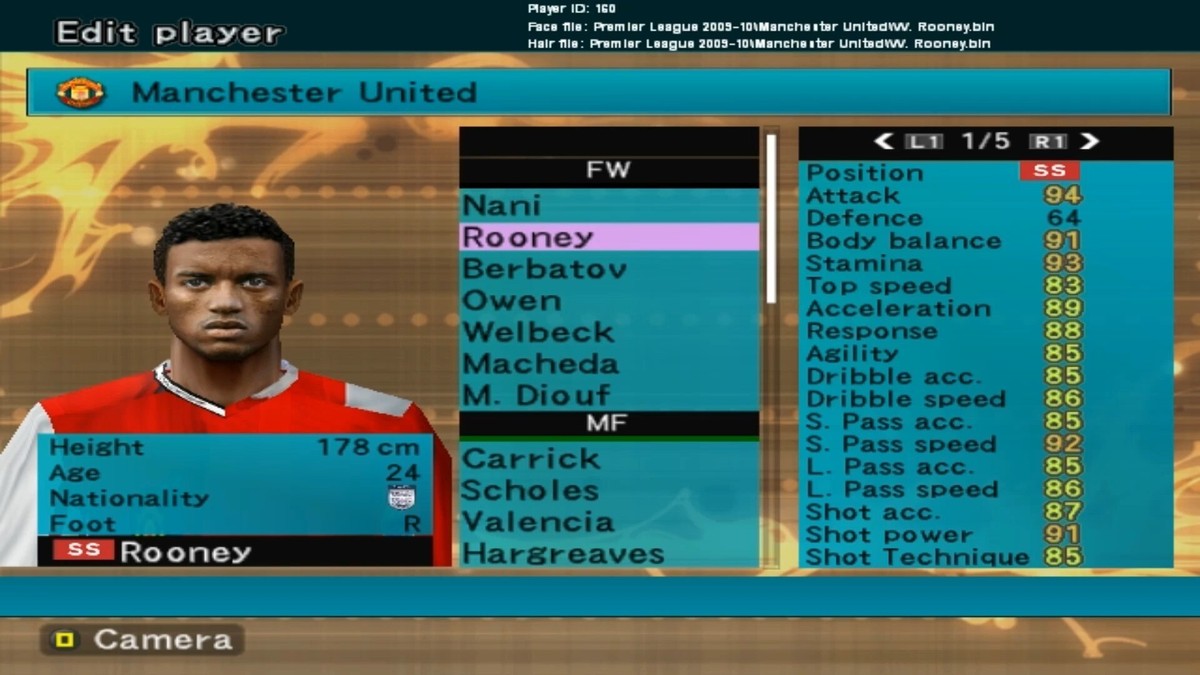Select Nani from the forwards list

click(502, 206)
